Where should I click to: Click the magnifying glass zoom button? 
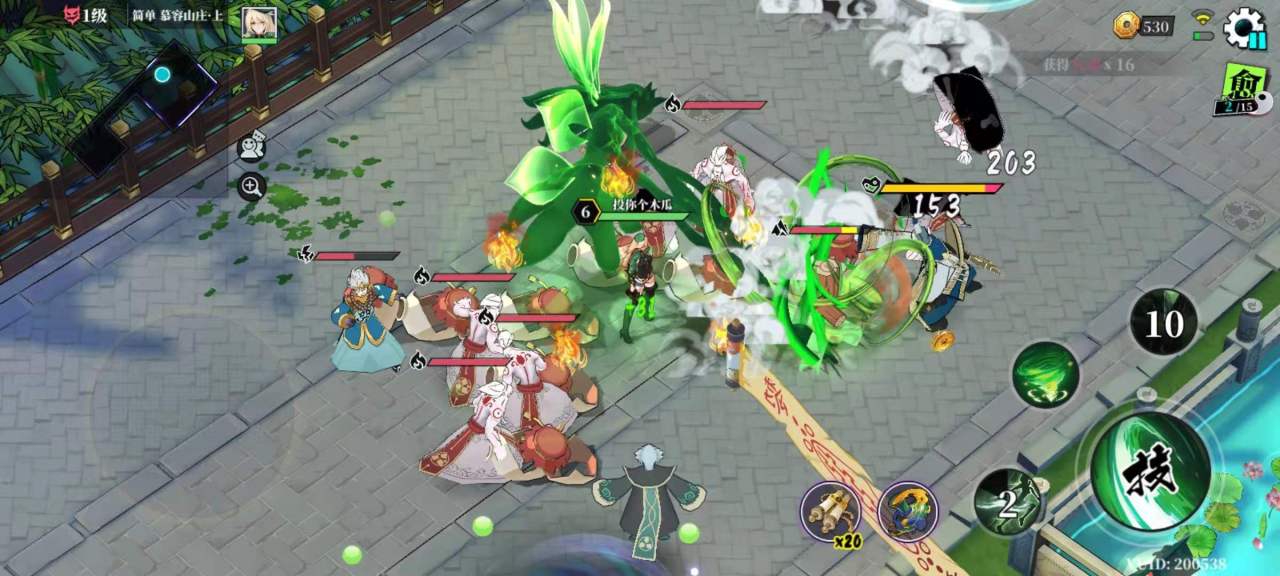[x=251, y=185]
